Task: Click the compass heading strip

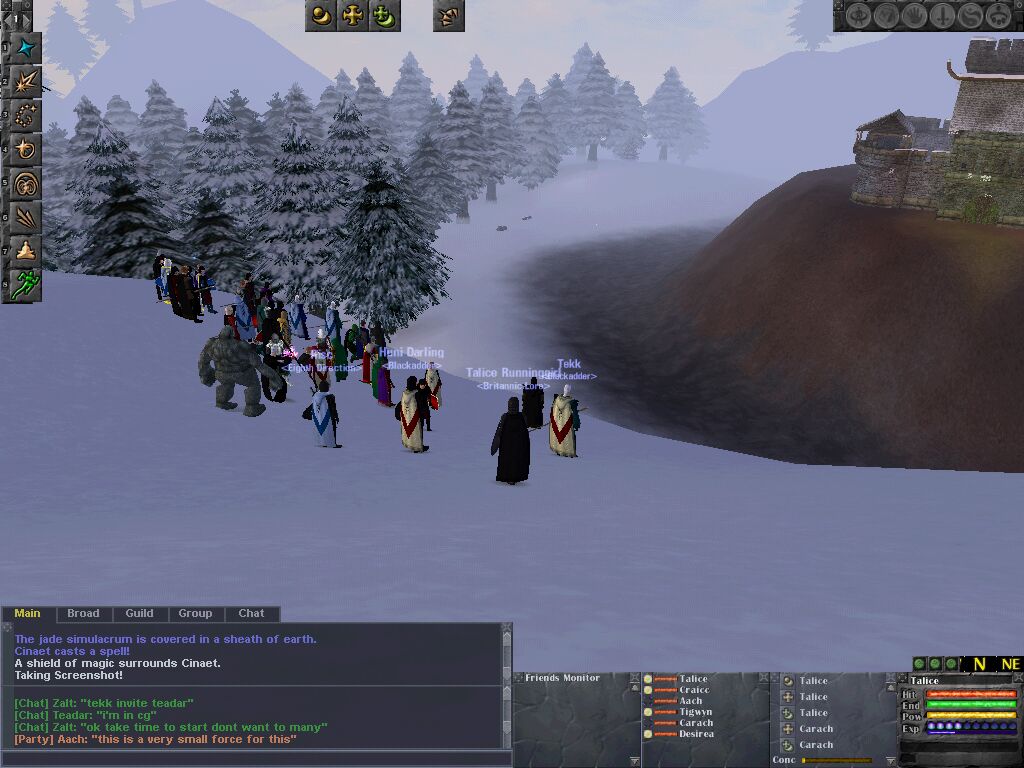Action: point(992,664)
